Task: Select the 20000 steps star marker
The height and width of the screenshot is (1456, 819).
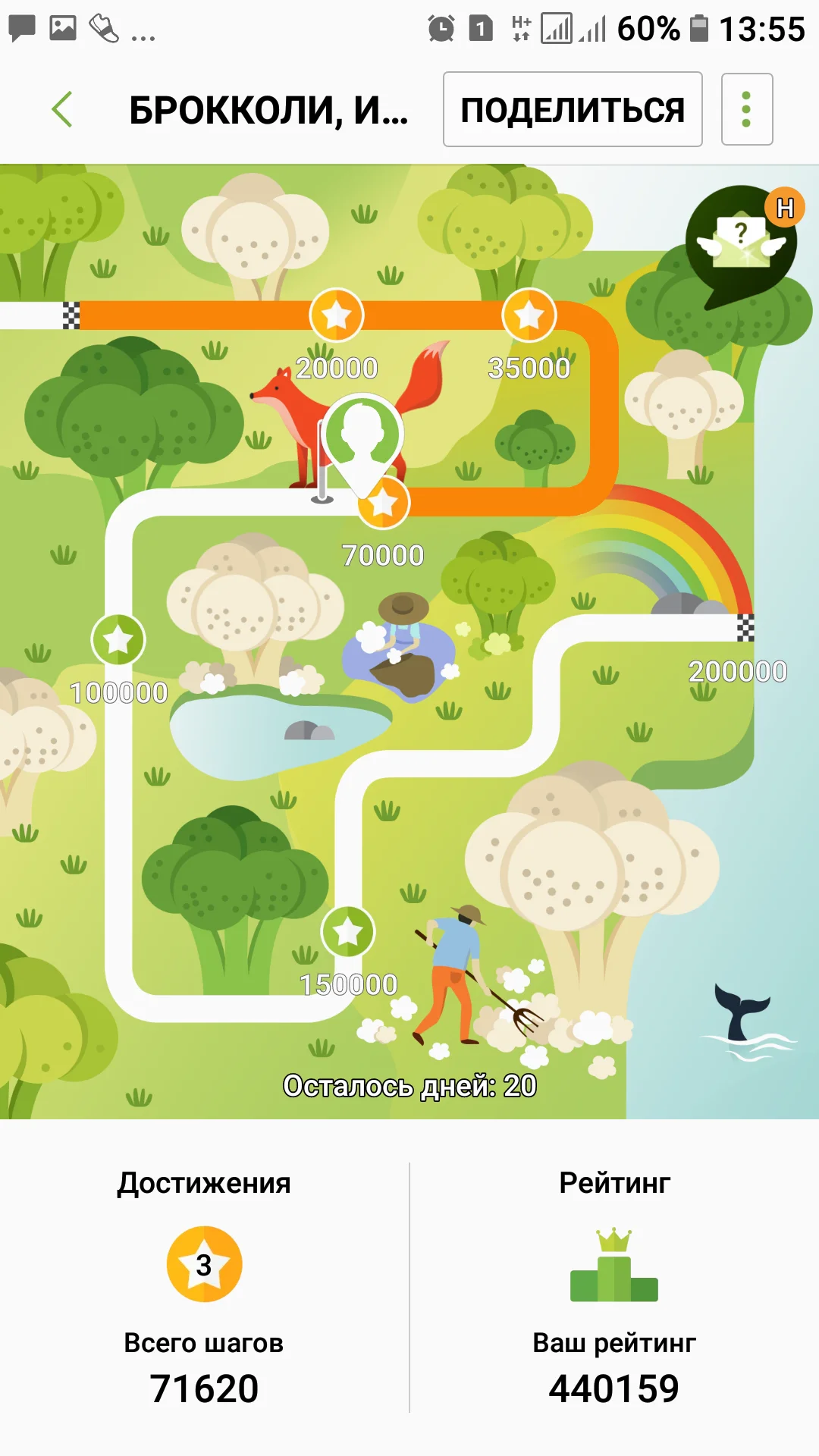Action: (337, 315)
